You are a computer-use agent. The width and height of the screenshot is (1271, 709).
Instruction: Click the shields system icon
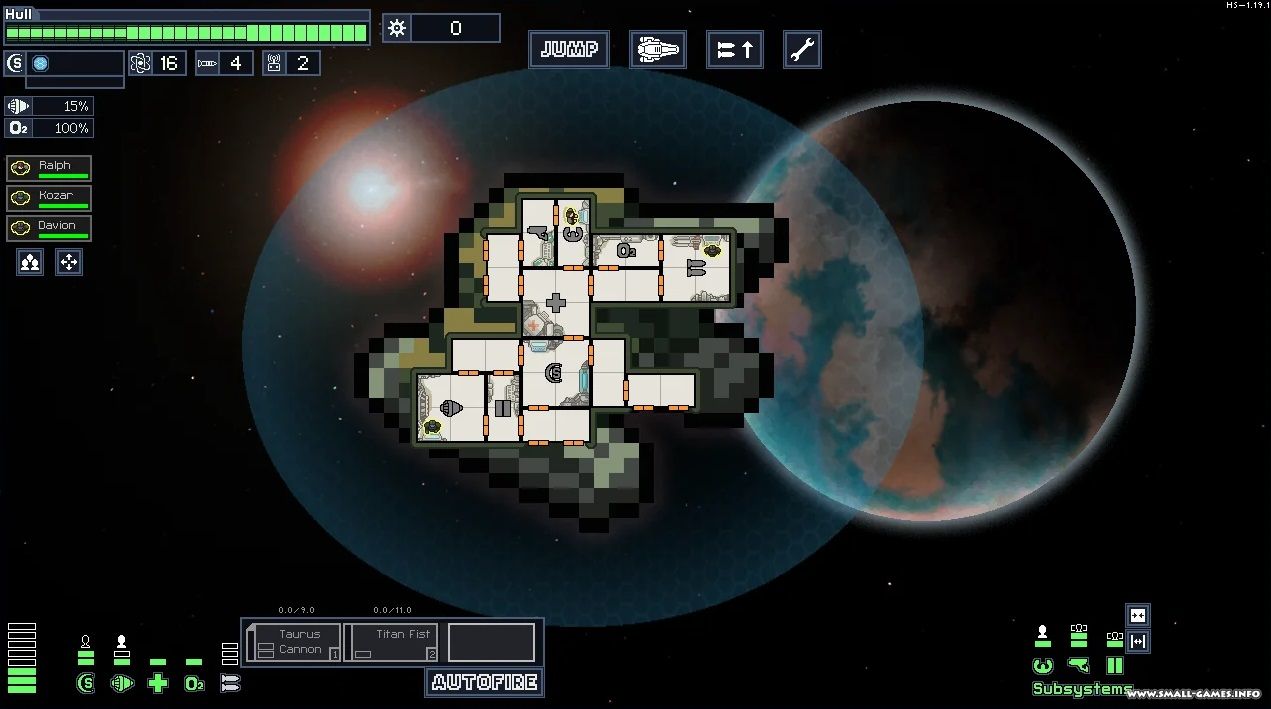click(x=86, y=684)
